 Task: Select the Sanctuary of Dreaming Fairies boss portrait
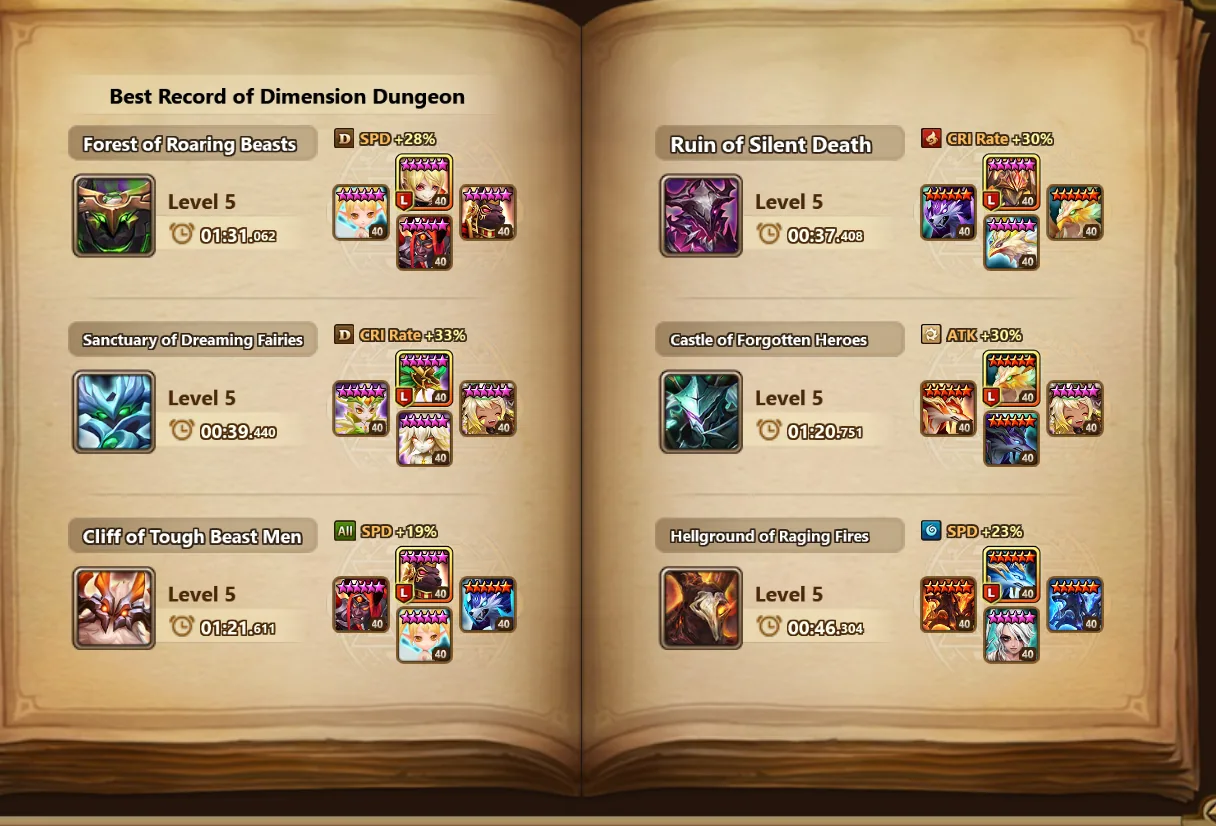(x=114, y=412)
